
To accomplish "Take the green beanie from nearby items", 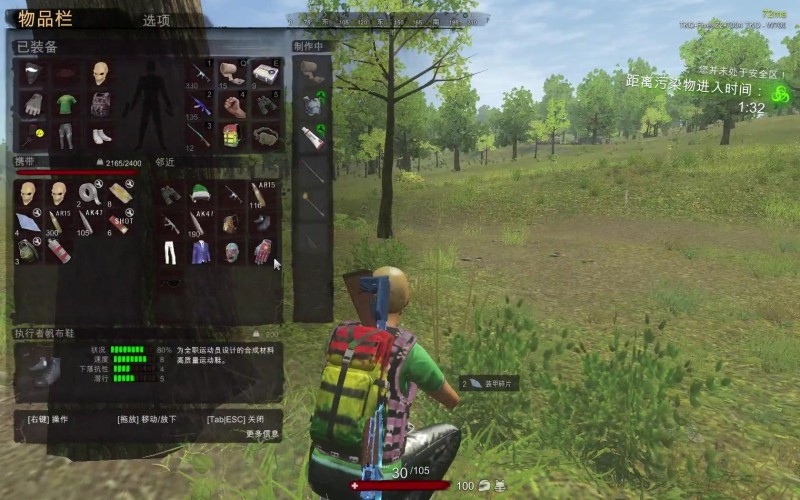I will (x=200, y=193).
